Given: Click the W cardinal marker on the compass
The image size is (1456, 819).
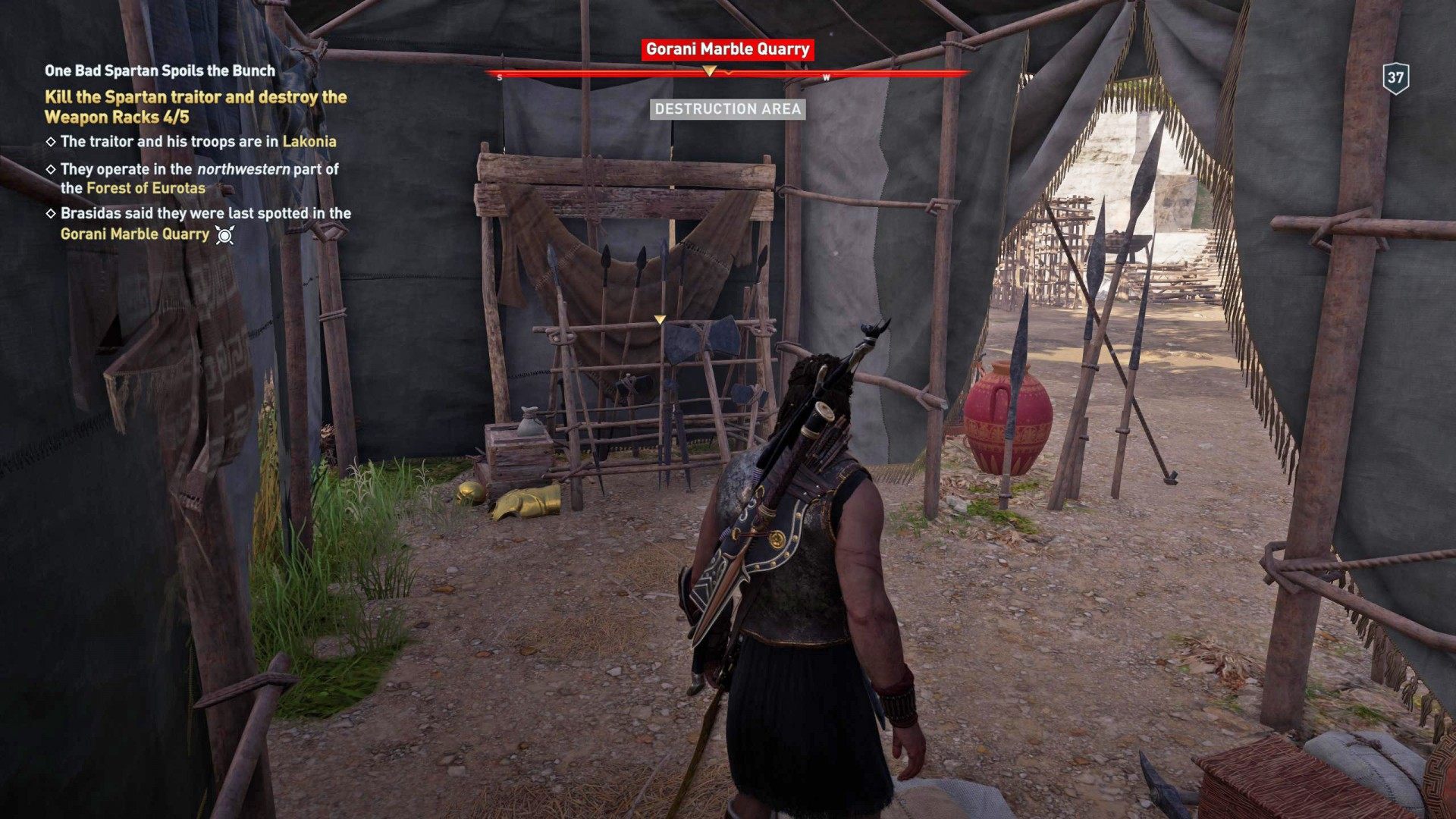Looking at the screenshot, I should (x=827, y=76).
